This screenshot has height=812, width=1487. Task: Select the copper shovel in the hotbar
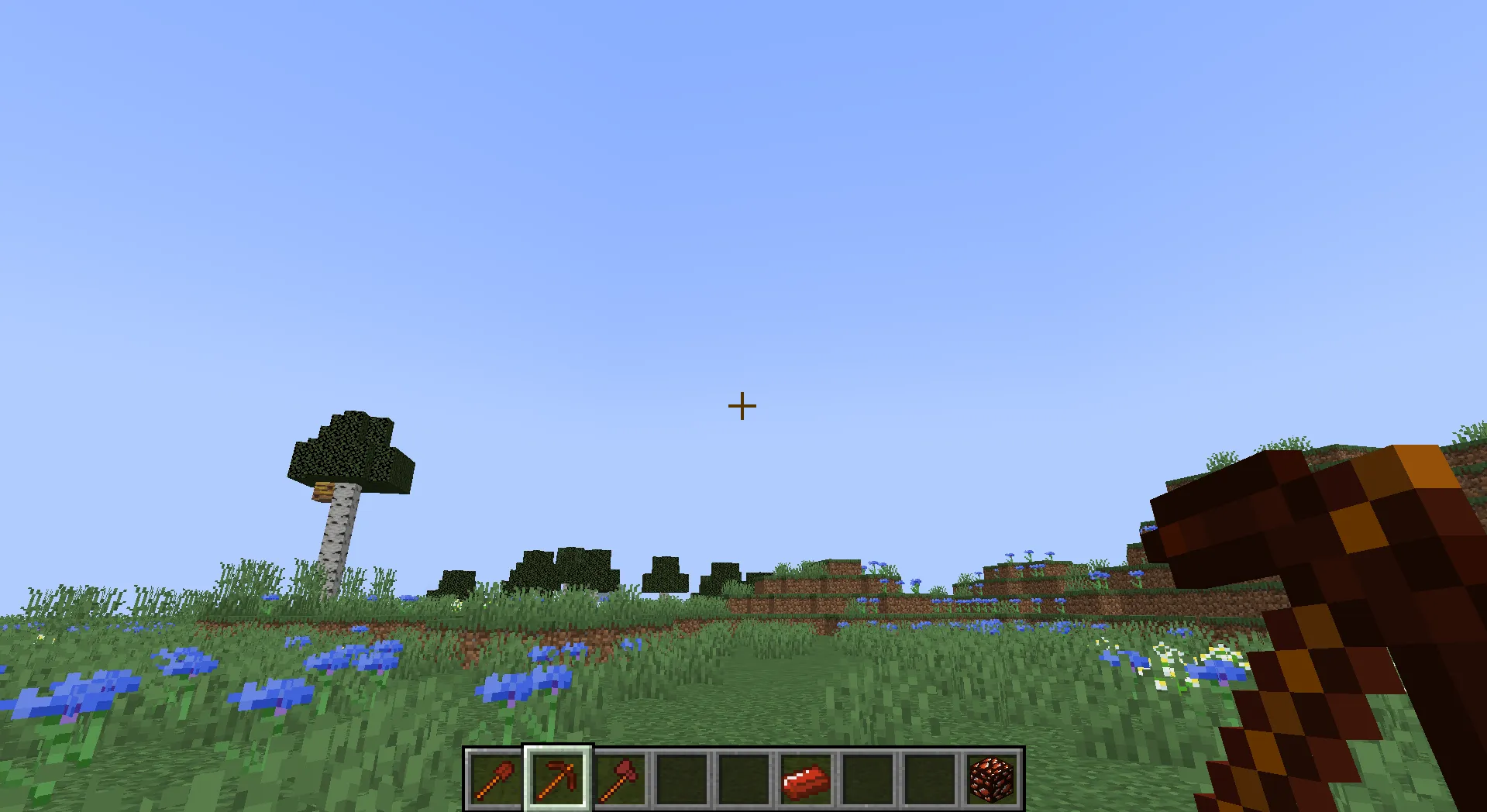[494, 779]
